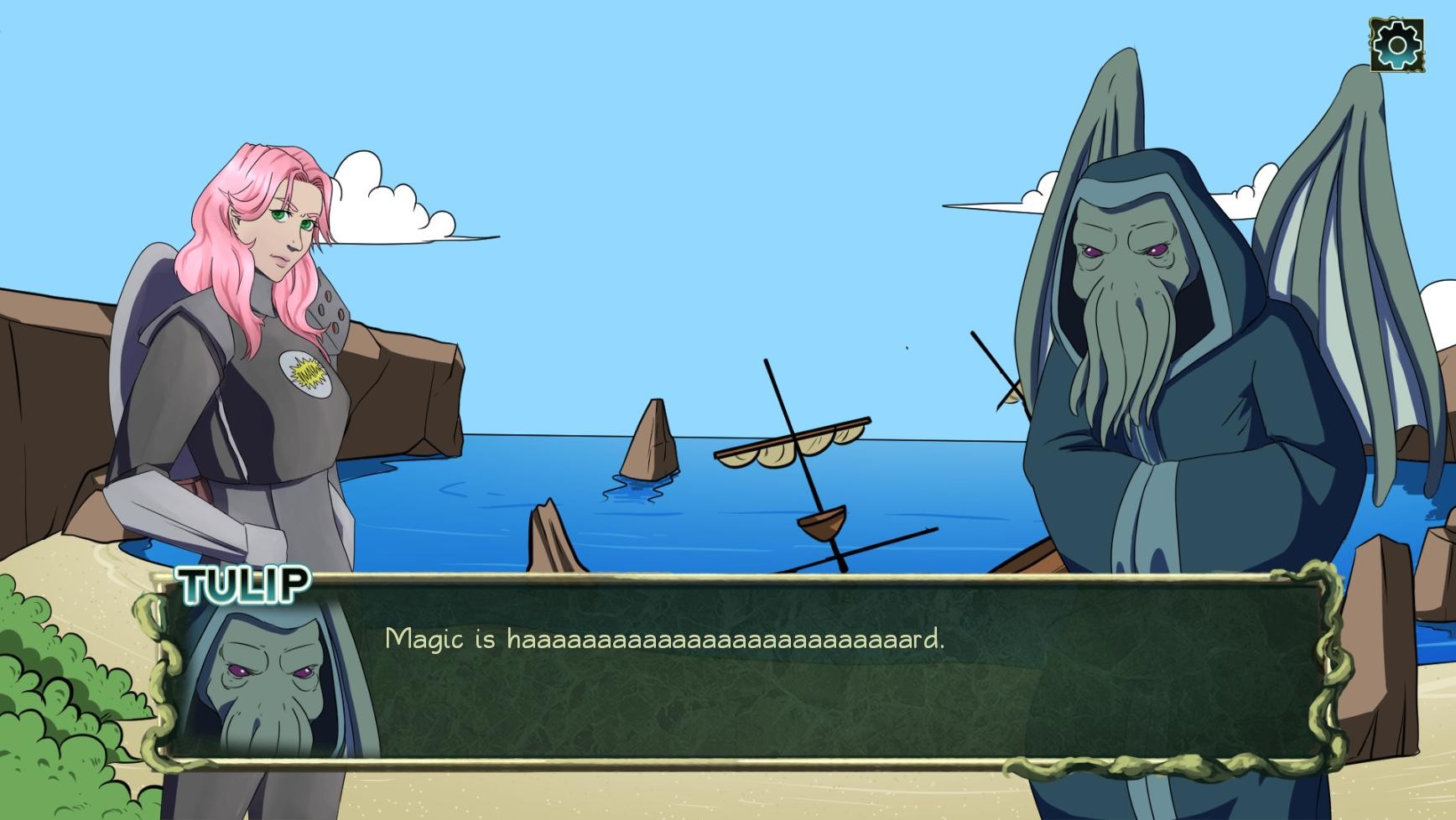
Task: Click the line 'Magic is haaaaaaaard'
Action: tap(663, 640)
